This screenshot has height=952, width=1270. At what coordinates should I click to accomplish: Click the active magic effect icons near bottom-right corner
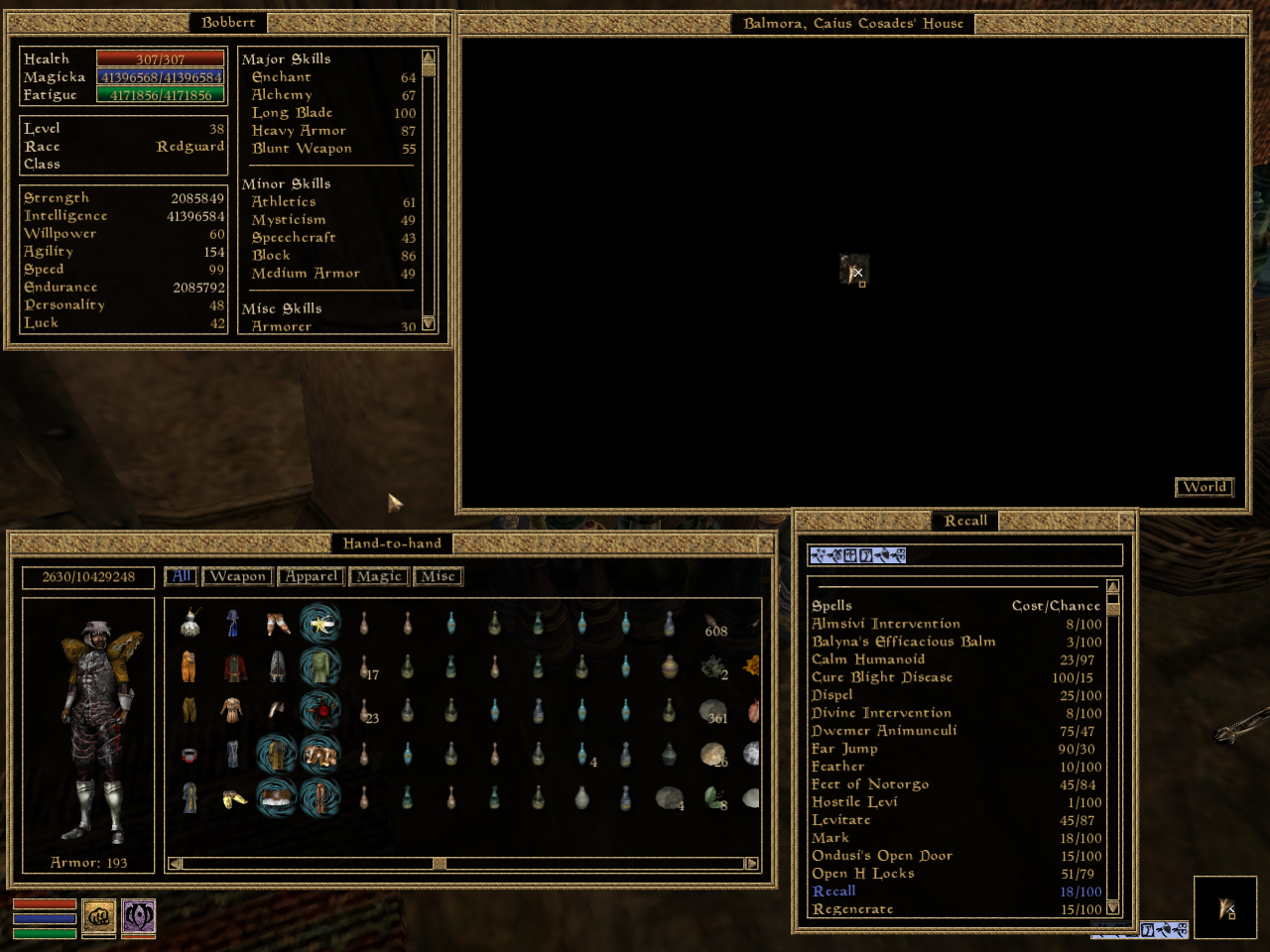pos(1161,930)
